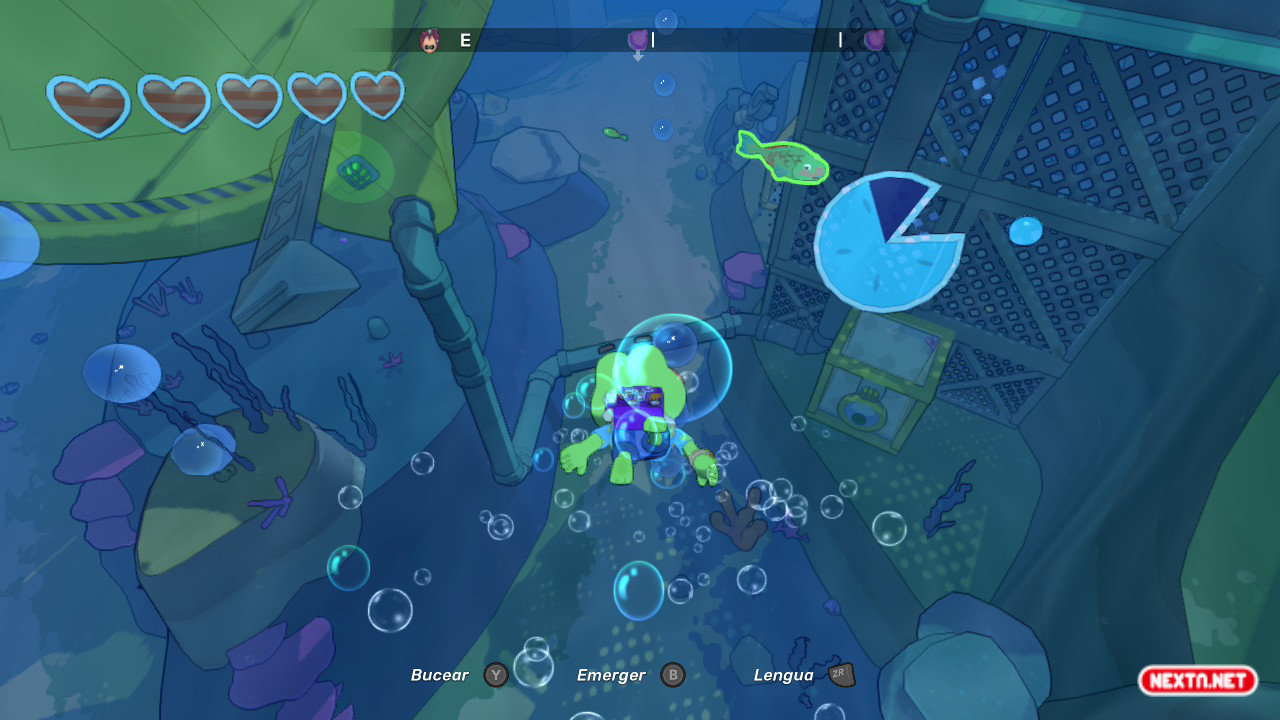Click the purple marker with the down arrow
This screenshot has width=1280, height=720.
coord(637,41)
